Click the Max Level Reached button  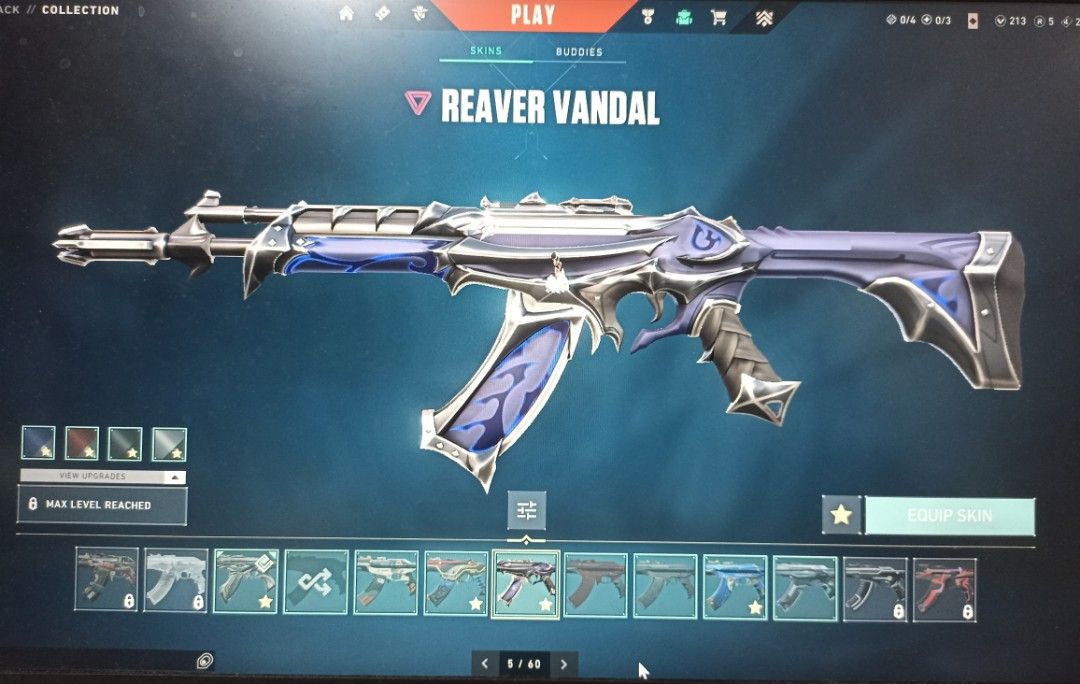(x=102, y=505)
